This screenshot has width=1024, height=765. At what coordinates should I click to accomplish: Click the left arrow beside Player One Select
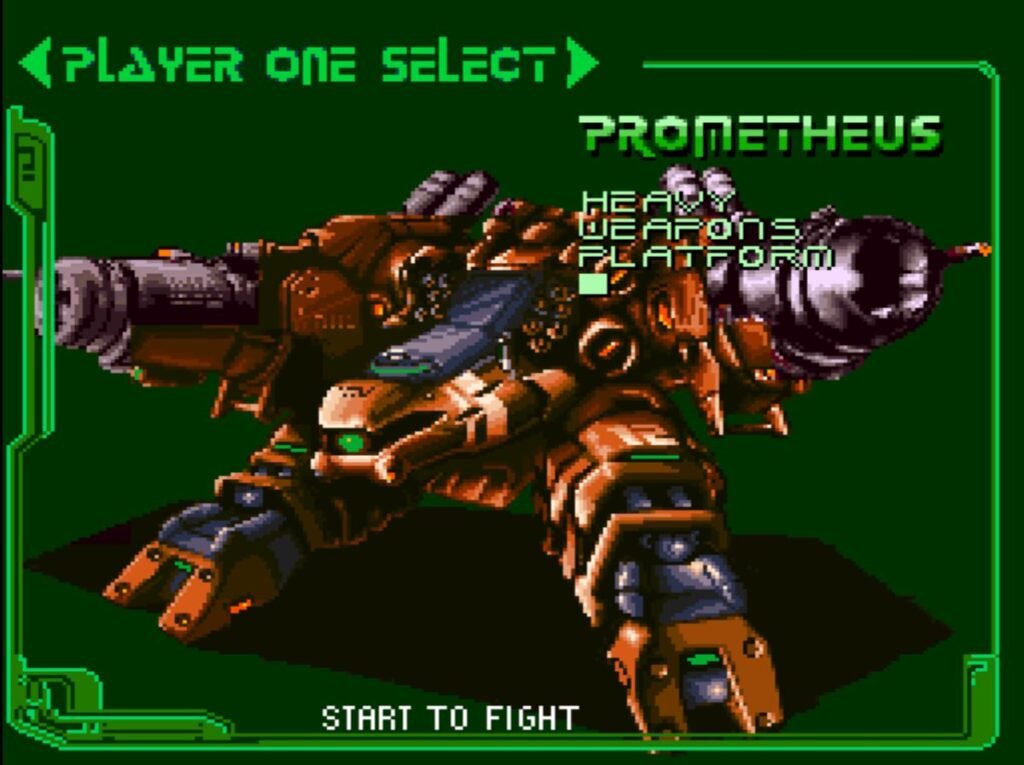coord(35,64)
